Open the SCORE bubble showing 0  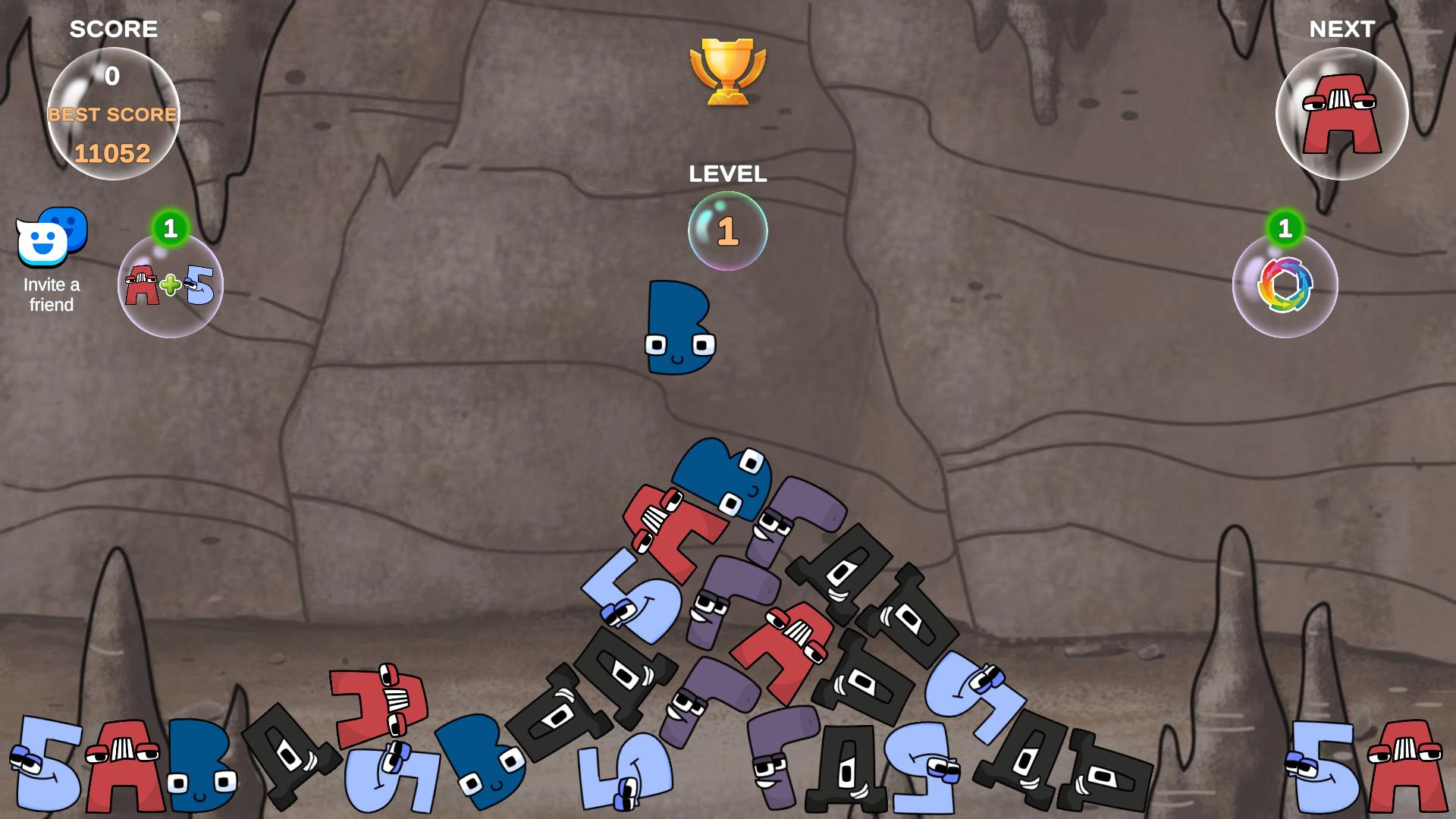coord(112,76)
